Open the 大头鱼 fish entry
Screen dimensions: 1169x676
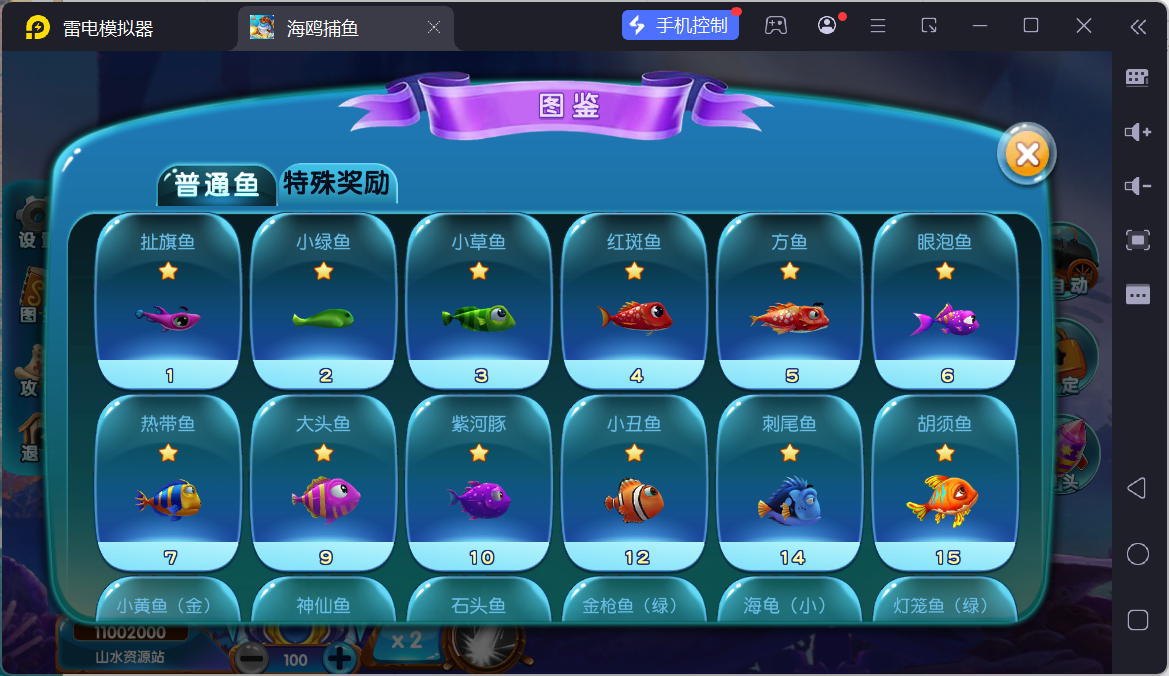(x=323, y=482)
